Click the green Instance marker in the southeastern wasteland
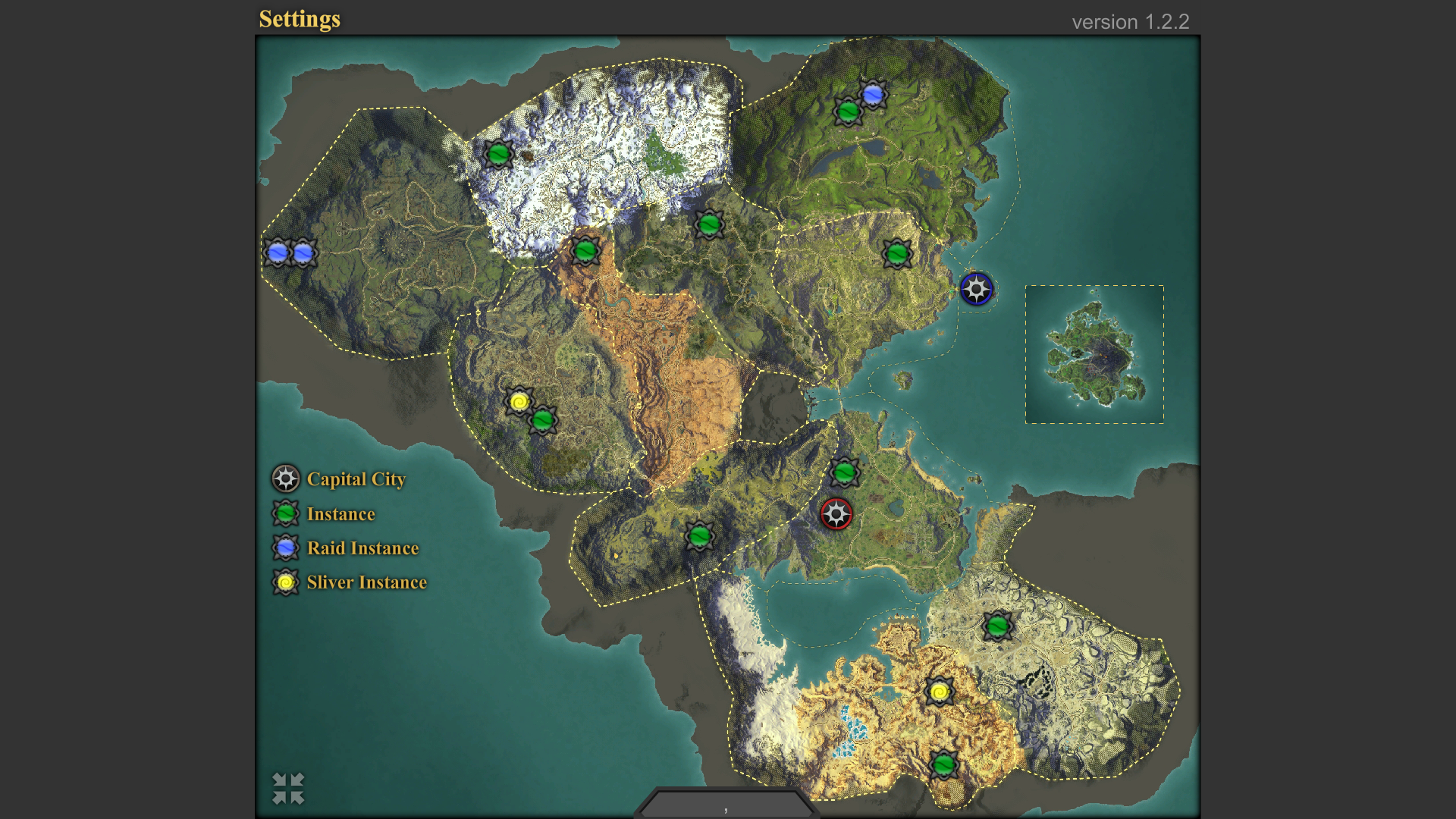 (999, 626)
